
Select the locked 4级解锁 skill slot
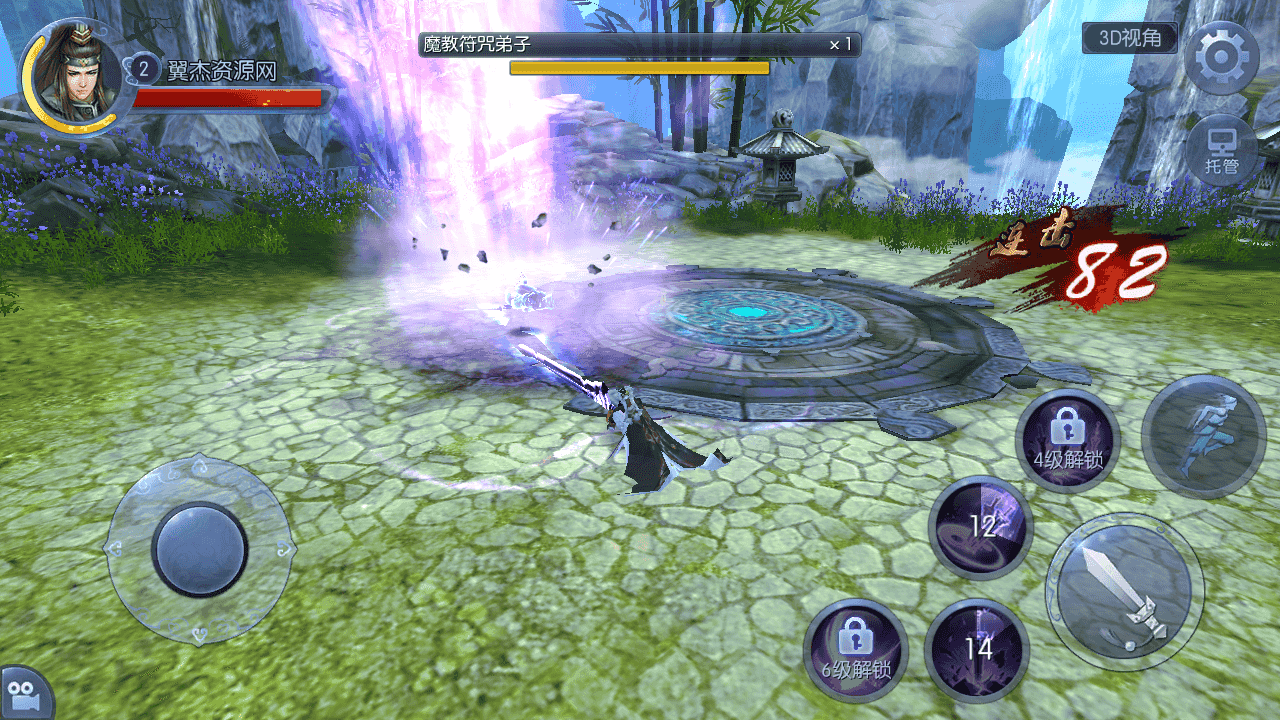pos(1067,440)
